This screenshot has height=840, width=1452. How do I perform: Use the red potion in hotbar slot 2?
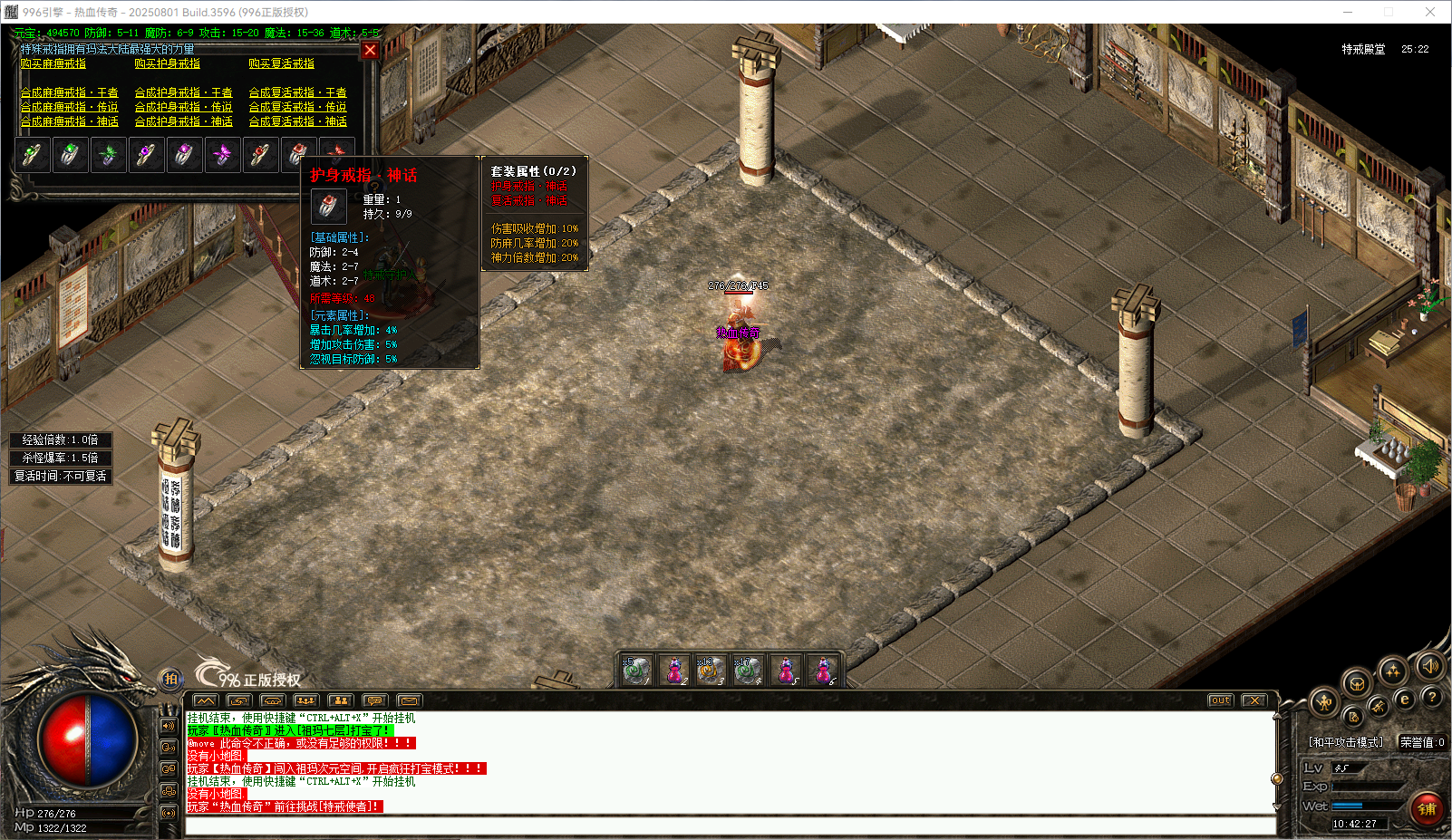[x=674, y=671]
